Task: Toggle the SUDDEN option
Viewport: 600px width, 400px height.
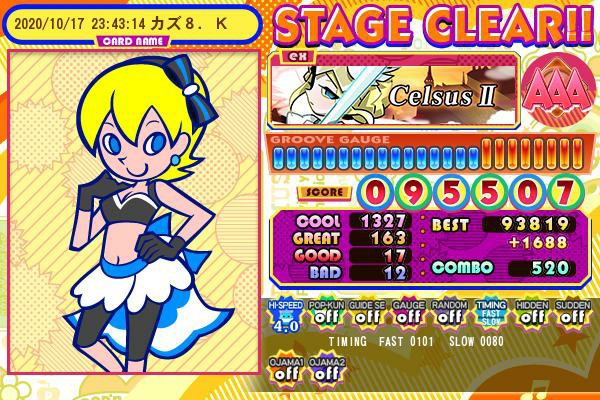Action: (572, 315)
